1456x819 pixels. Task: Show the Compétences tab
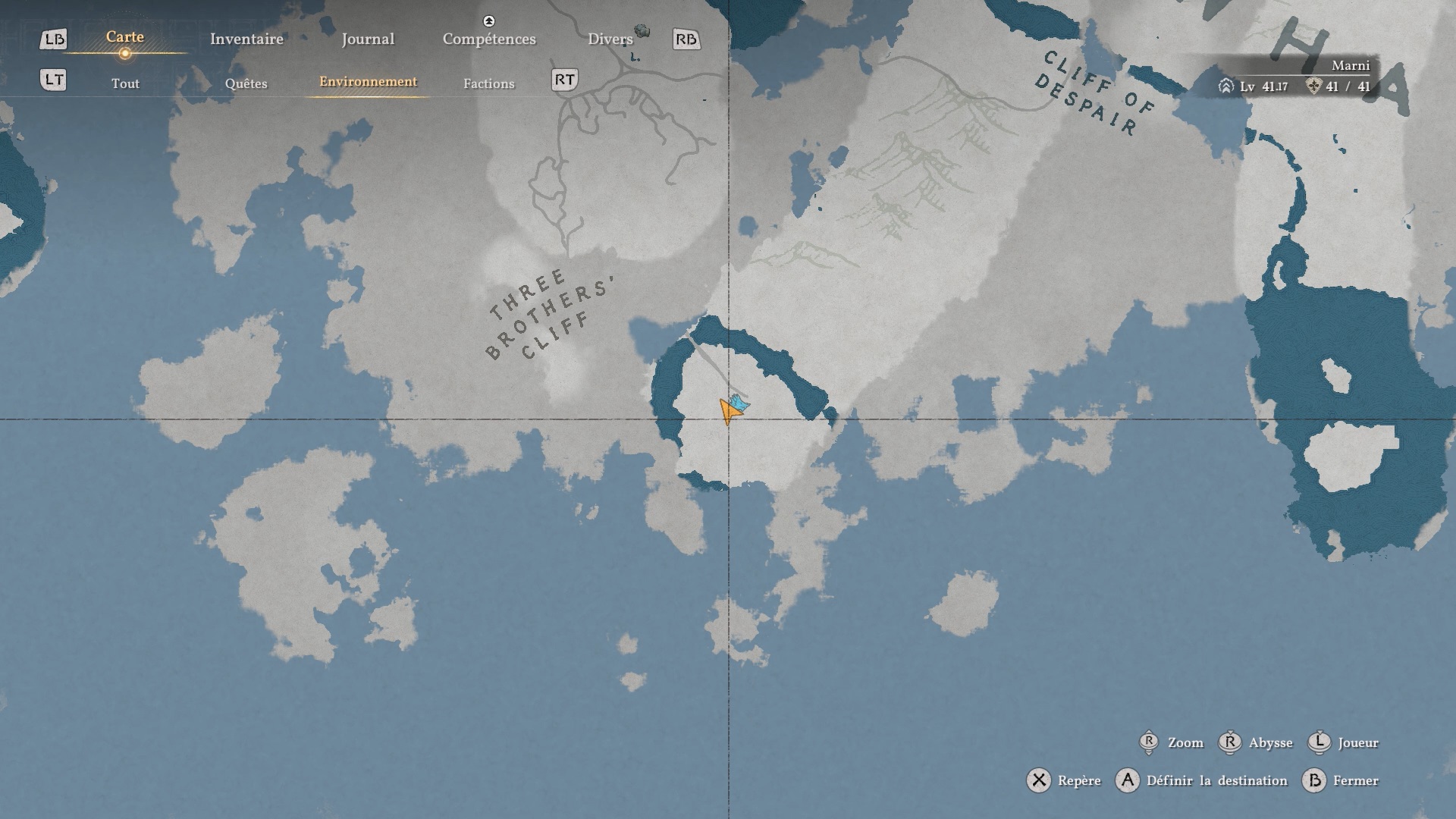click(489, 39)
